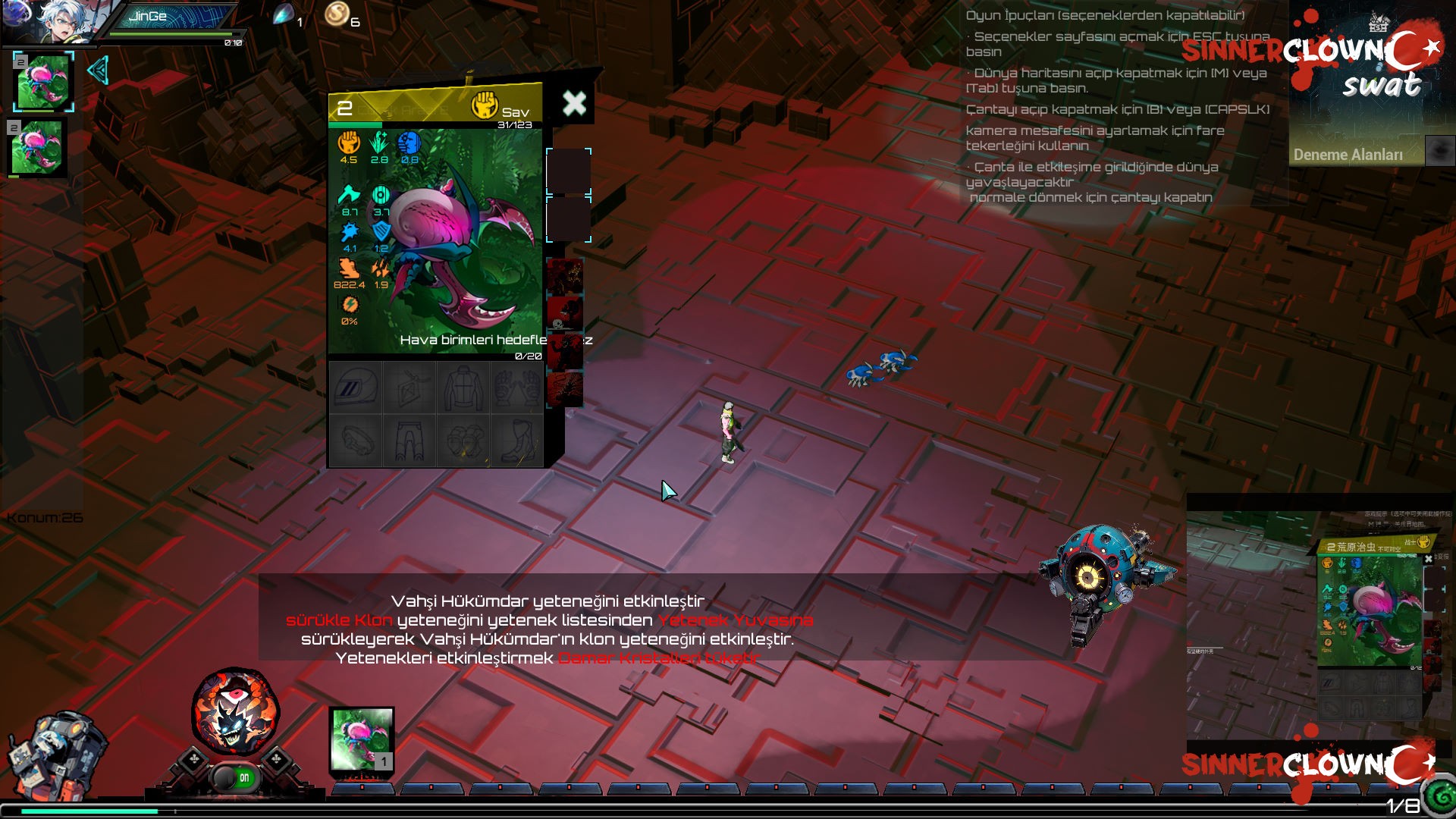Open the gloves equipment slot
Screen dimensions: 1456x819
[516, 387]
